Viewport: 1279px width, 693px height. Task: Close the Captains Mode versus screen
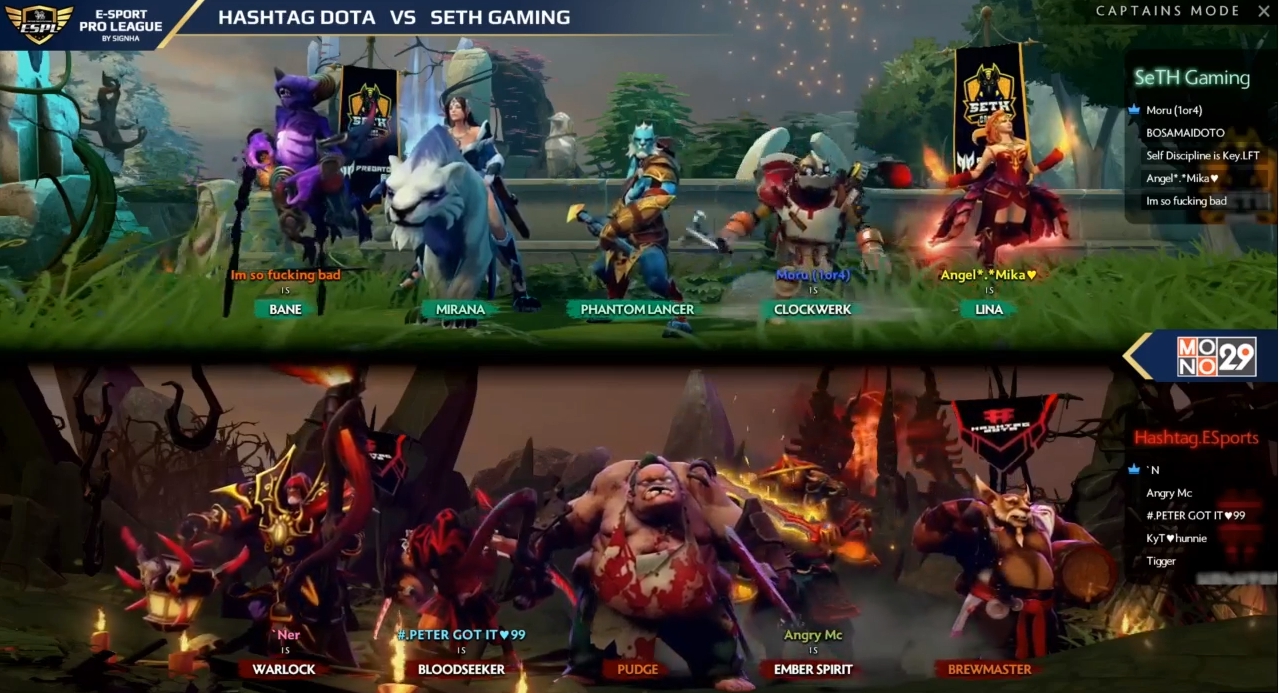(1262, 11)
